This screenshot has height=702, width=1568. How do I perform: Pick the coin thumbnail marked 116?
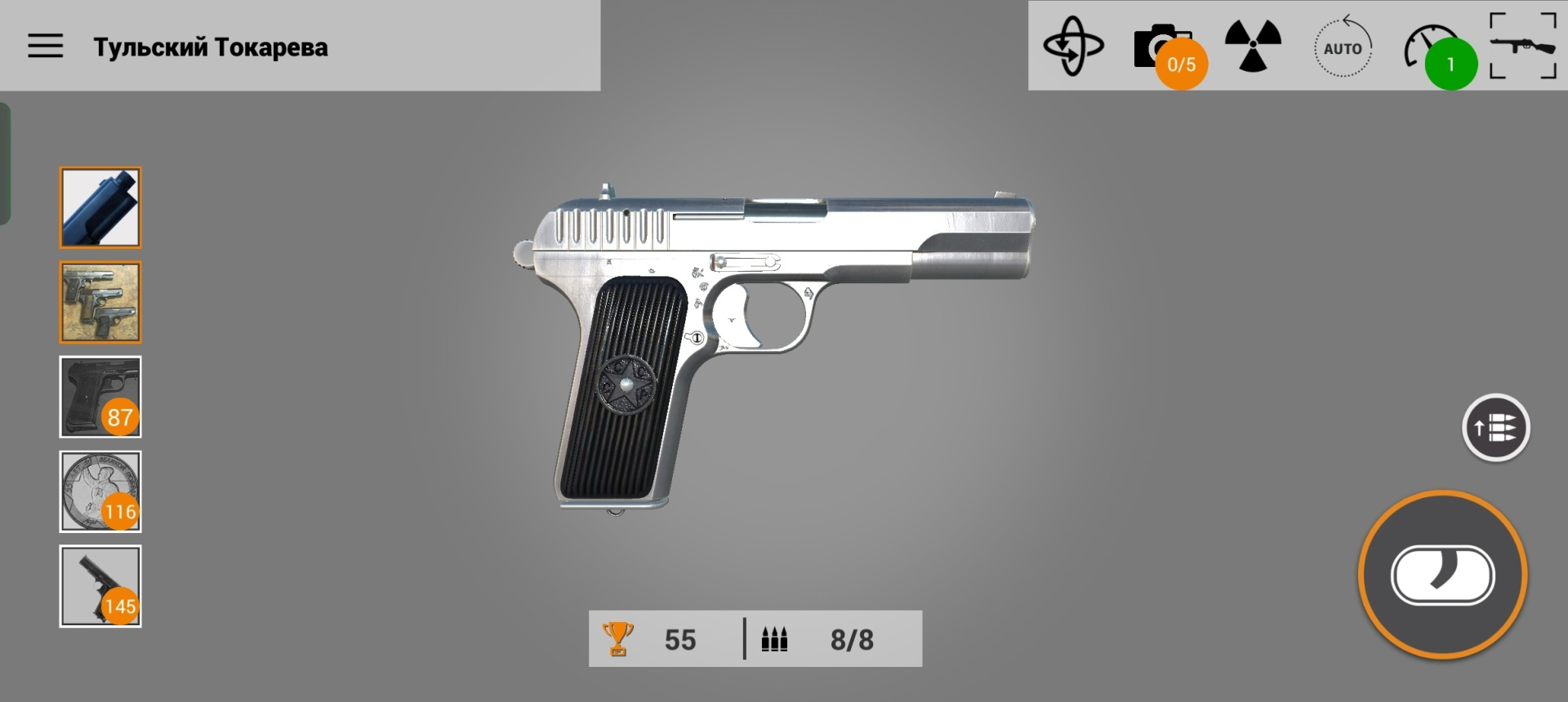(100, 491)
